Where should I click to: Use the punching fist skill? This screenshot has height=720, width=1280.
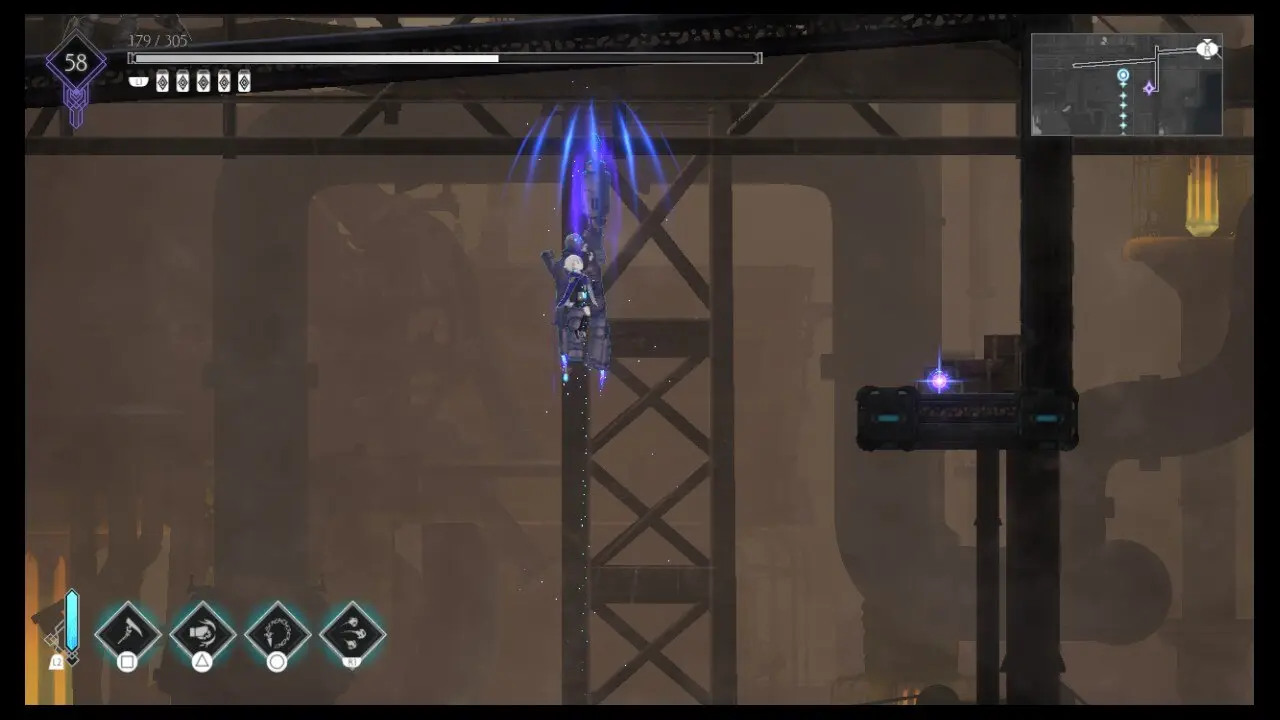point(202,632)
